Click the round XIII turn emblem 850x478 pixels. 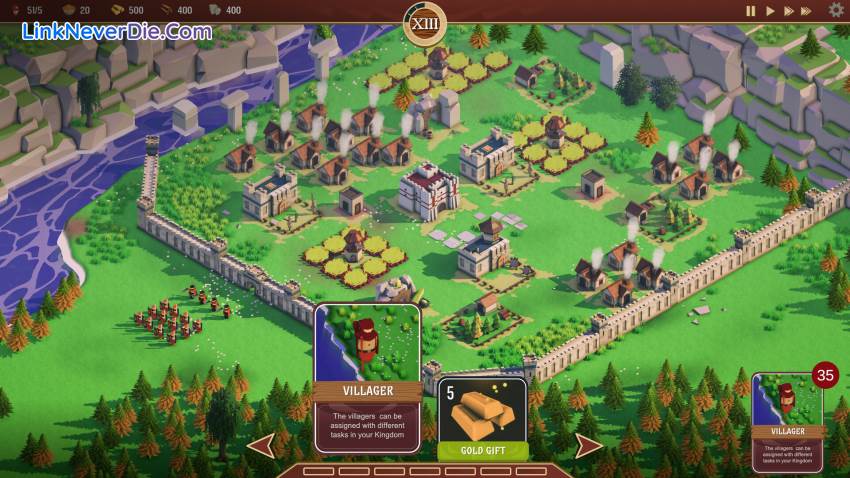pyautogui.click(x=425, y=22)
